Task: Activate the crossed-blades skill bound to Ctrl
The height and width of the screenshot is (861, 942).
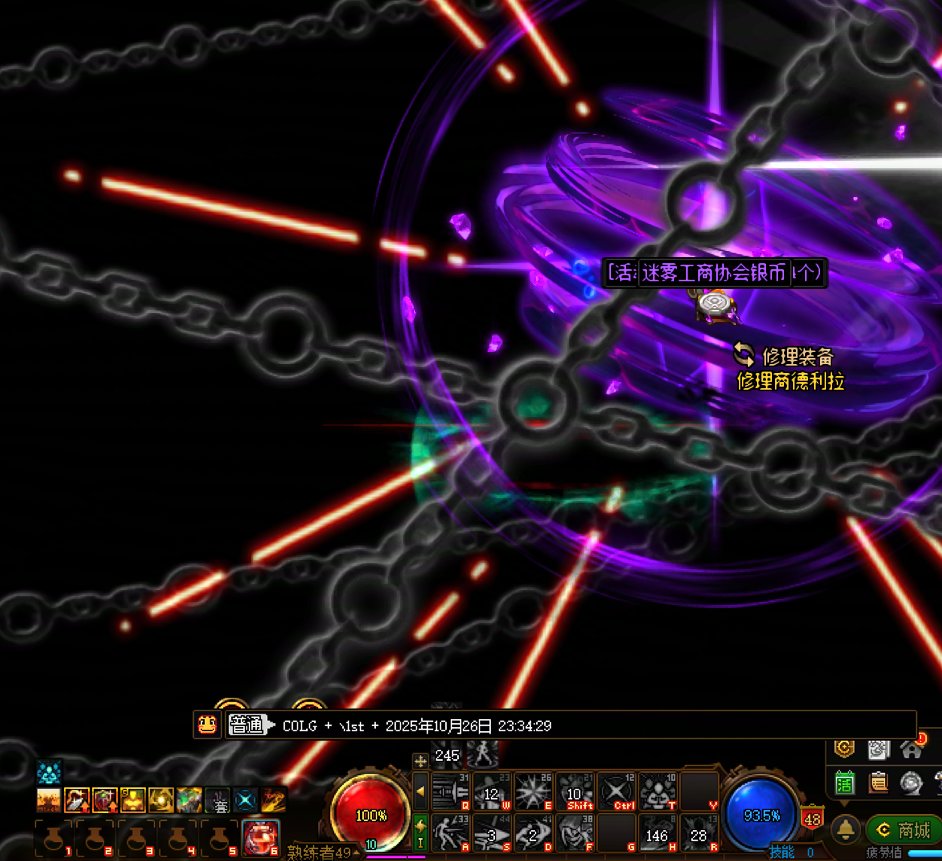Action: point(617,792)
